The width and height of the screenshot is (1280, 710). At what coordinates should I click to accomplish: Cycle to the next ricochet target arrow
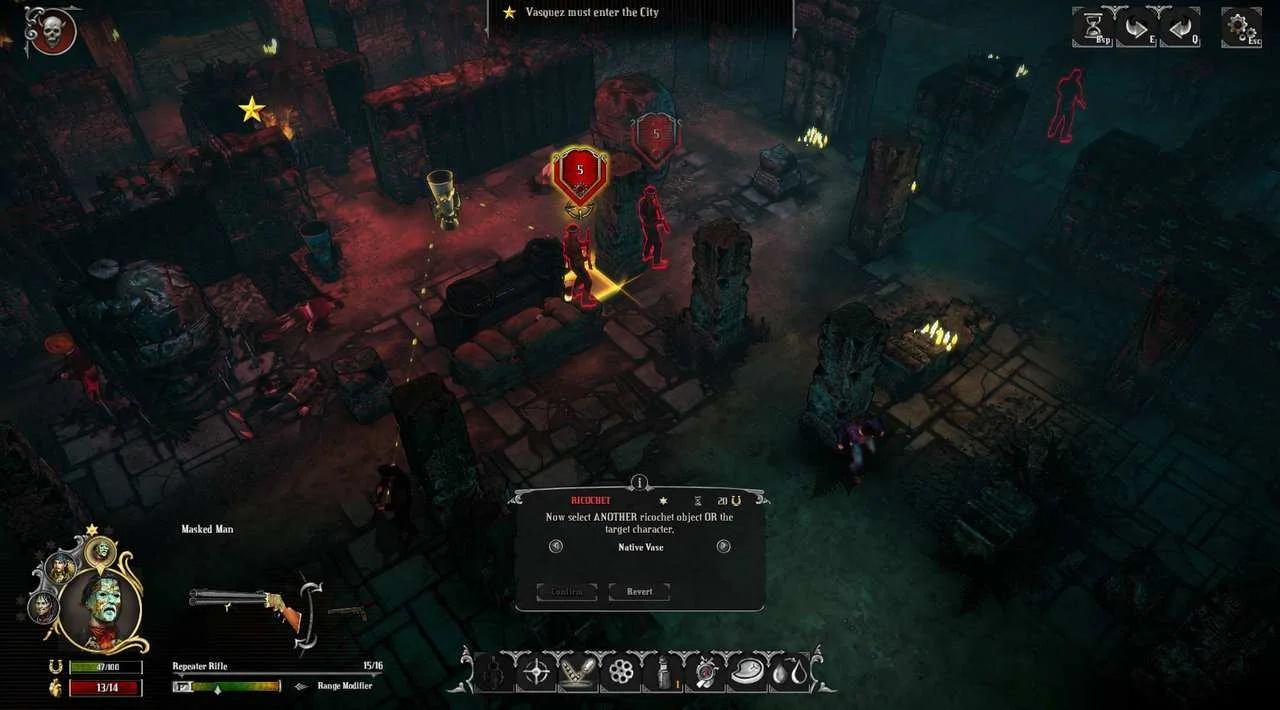coord(724,546)
